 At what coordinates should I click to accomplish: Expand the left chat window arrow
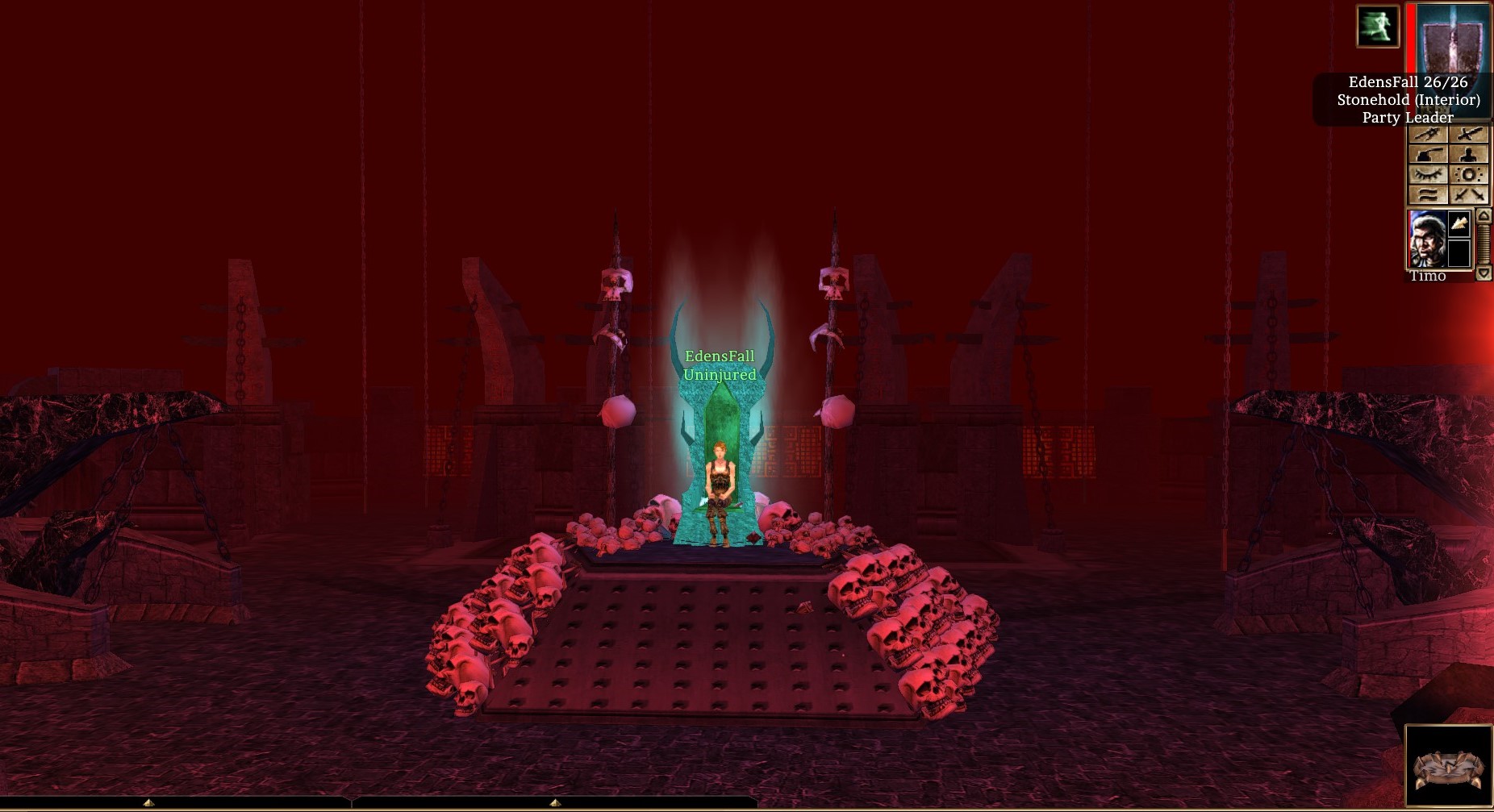coord(148,802)
